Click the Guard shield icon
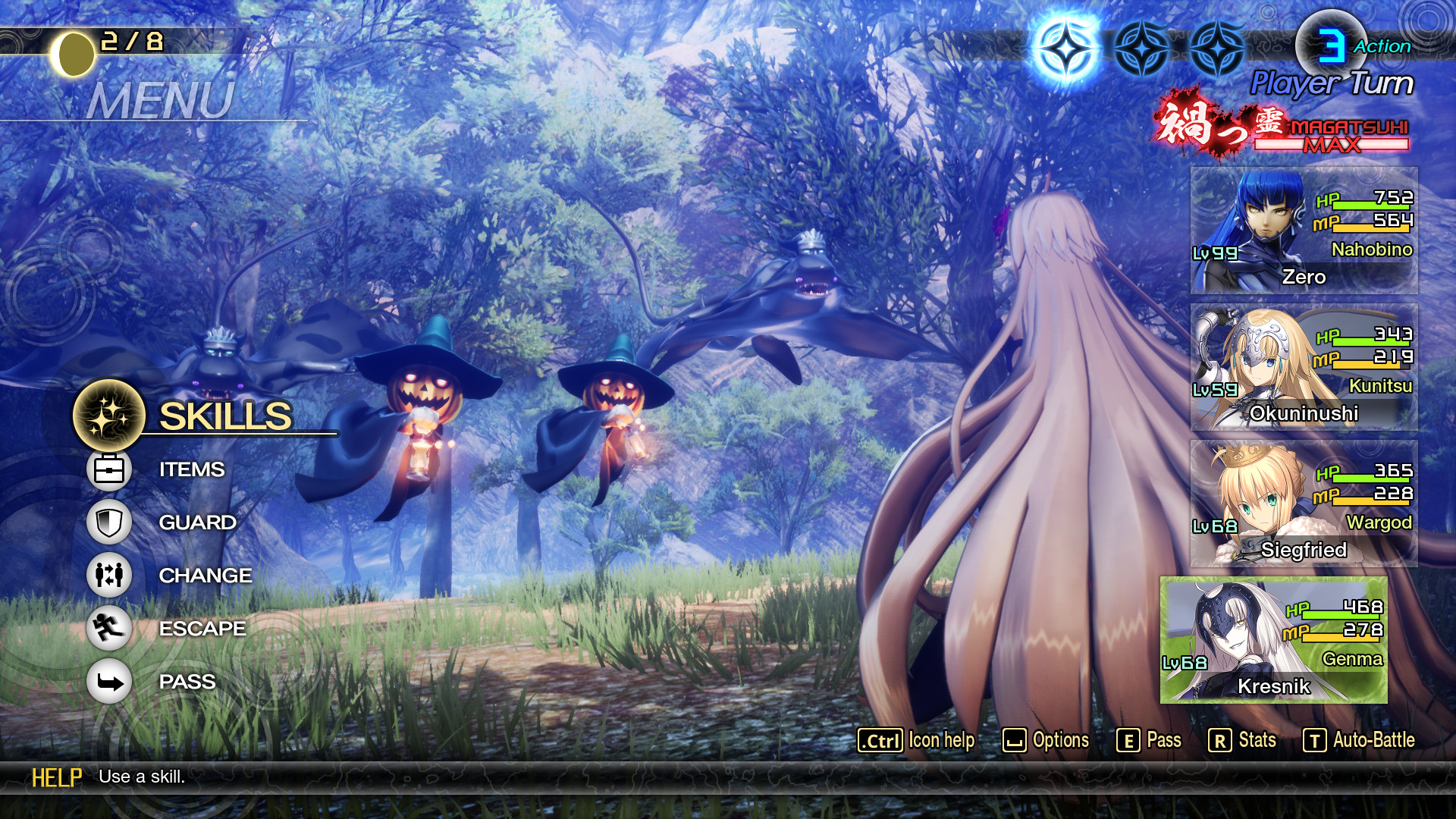Viewport: 1456px width, 819px height. point(109,522)
